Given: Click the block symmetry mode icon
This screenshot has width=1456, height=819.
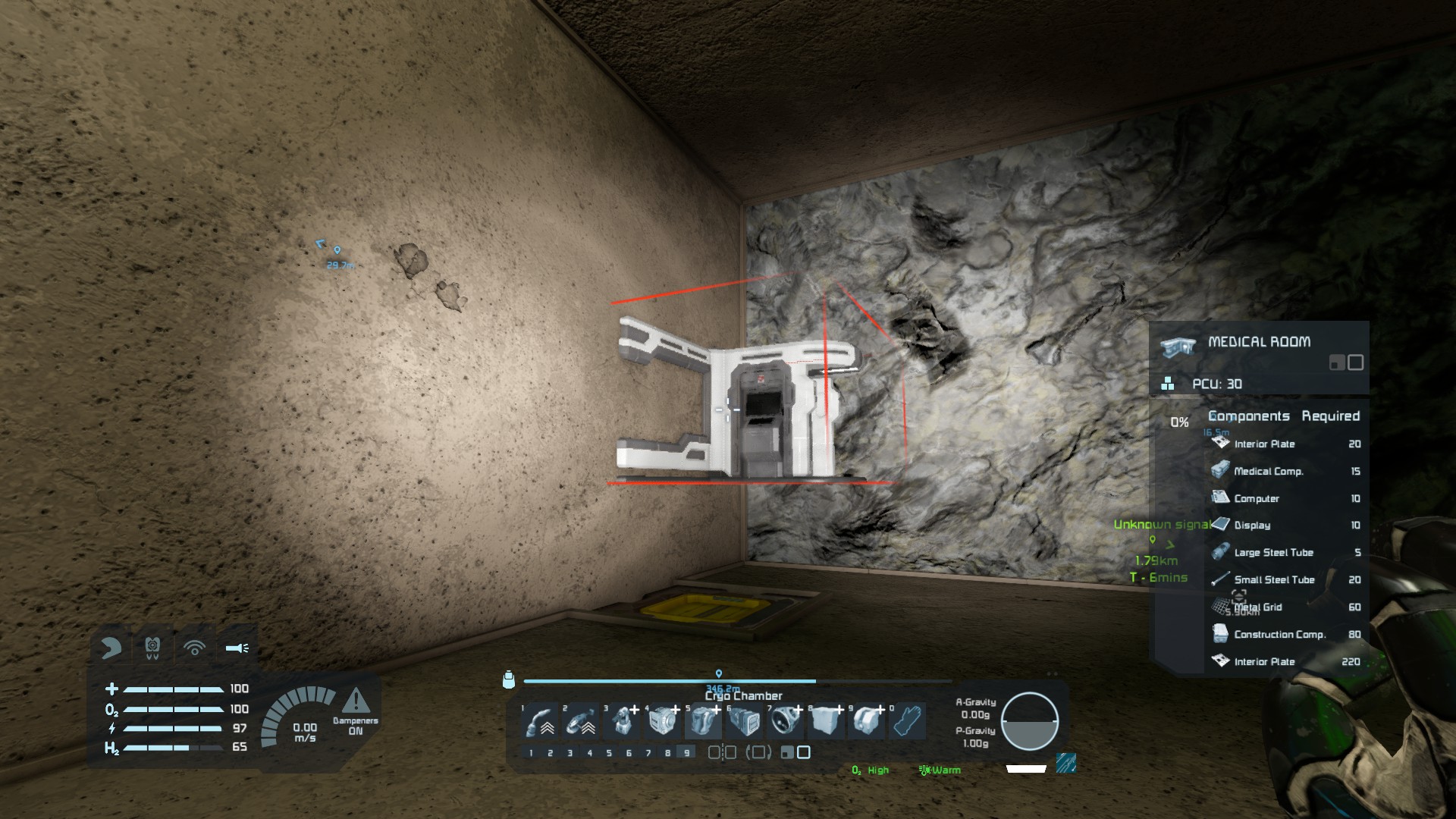Looking at the screenshot, I should (721, 752).
